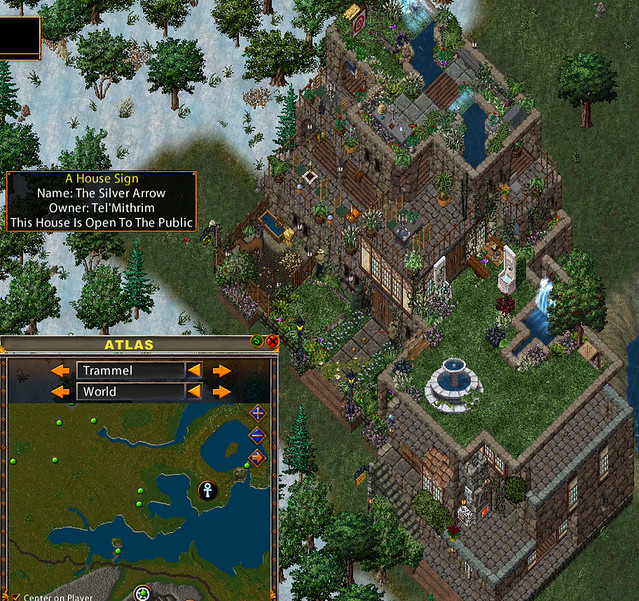Select previous area with left arrow beside World
Viewport: 639px width, 601px height.
tap(61, 392)
